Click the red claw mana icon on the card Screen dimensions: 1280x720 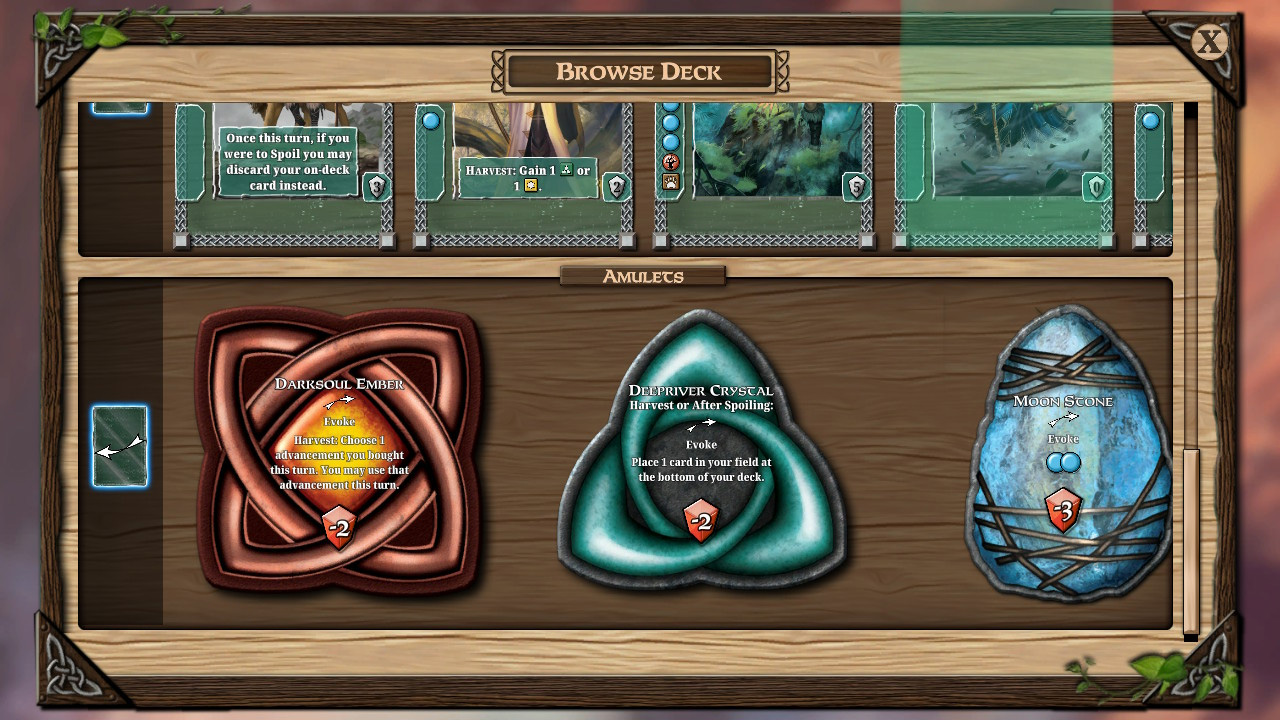pos(671,162)
